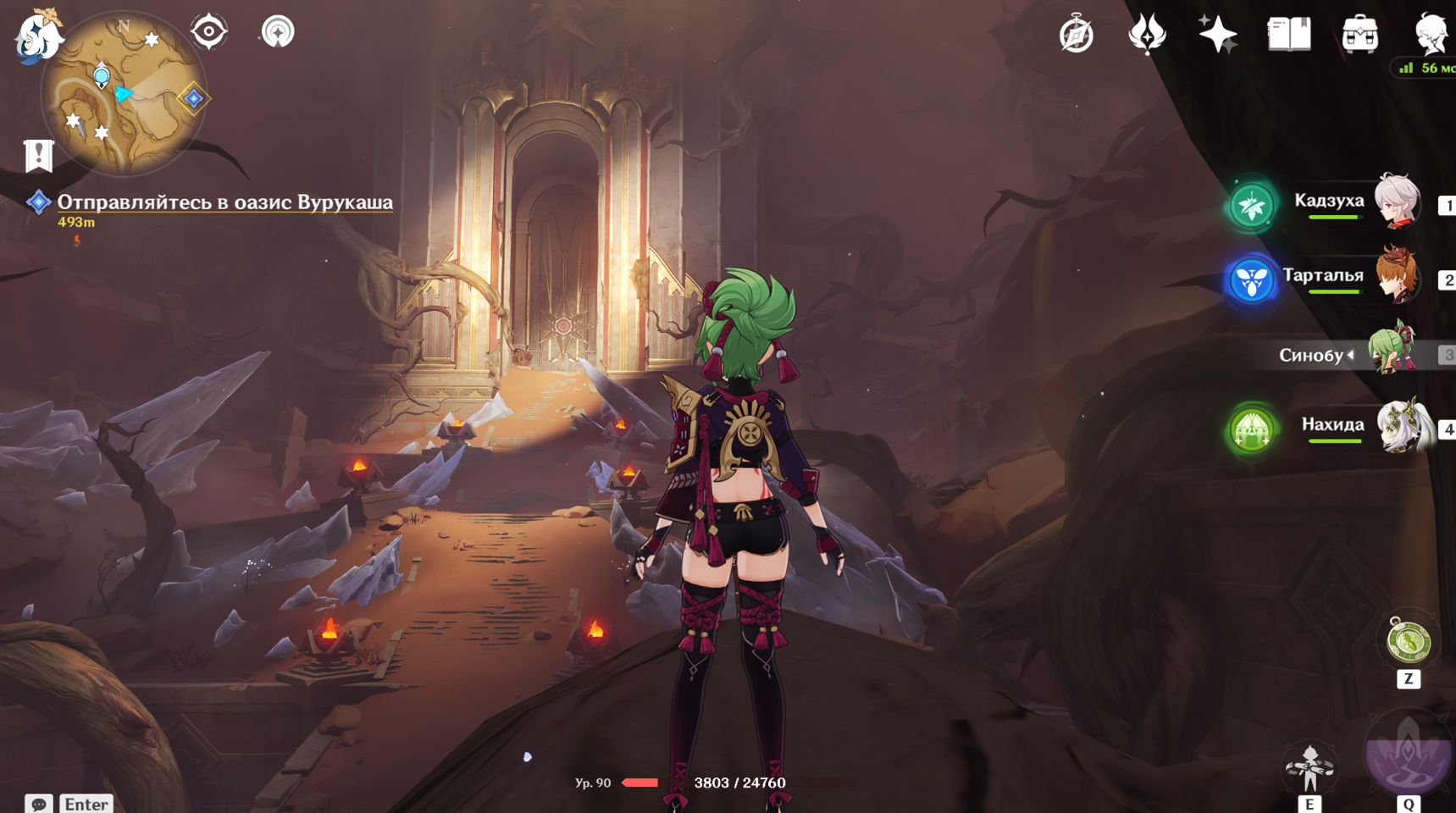
Task: Activate Shinobu's elemental skill
Action: [x=1309, y=767]
